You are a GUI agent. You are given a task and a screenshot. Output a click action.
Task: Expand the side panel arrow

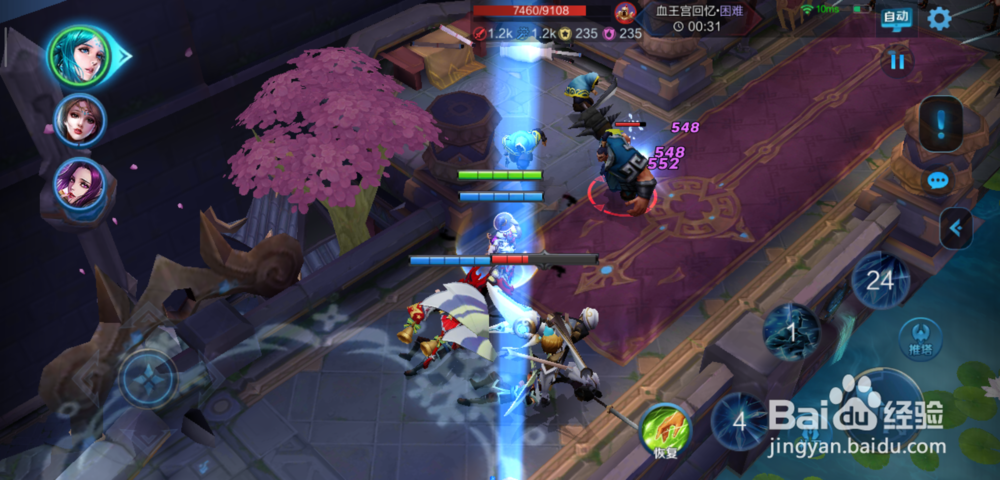pyautogui.click(x=955, y=229)
